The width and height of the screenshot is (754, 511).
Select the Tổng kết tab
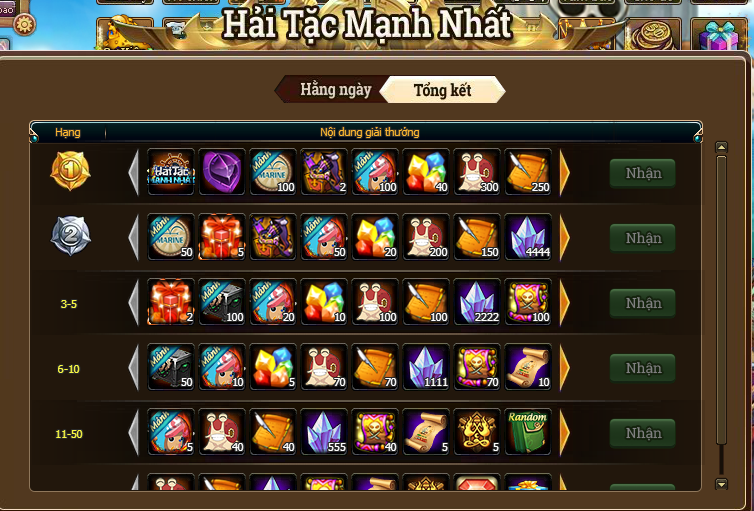442,90
